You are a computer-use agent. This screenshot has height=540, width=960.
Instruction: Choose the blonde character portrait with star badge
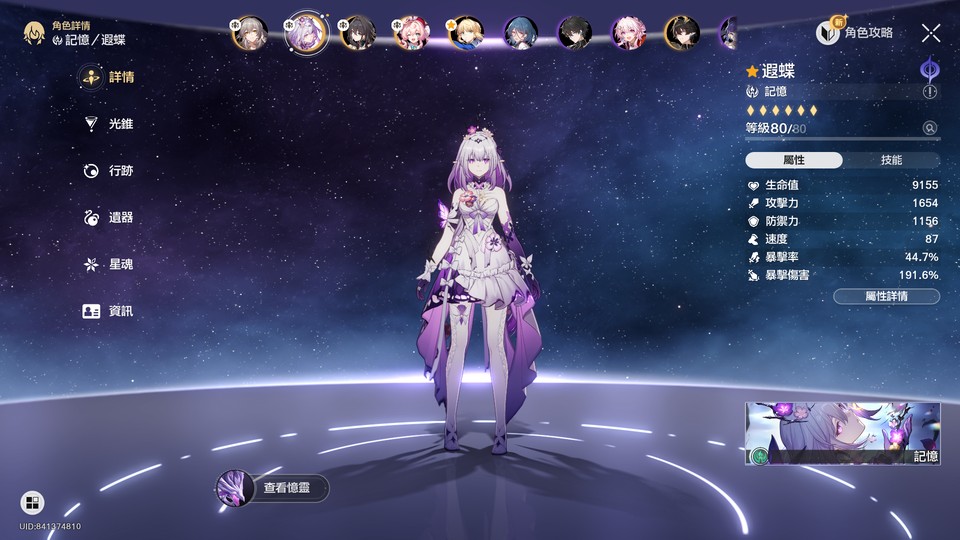(465, 34)
